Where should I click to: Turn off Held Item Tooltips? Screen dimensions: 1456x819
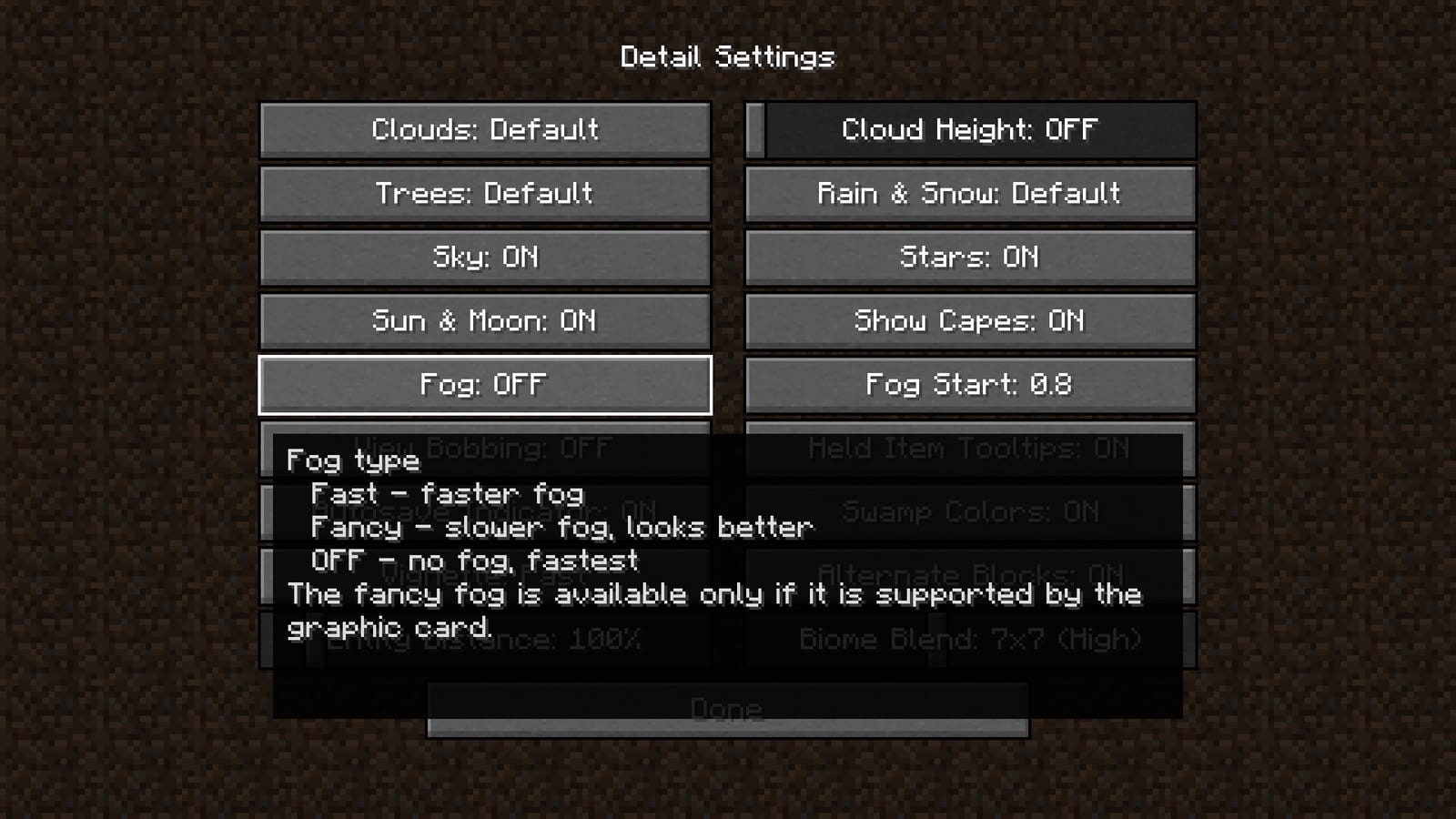click(x=968, y=448)
